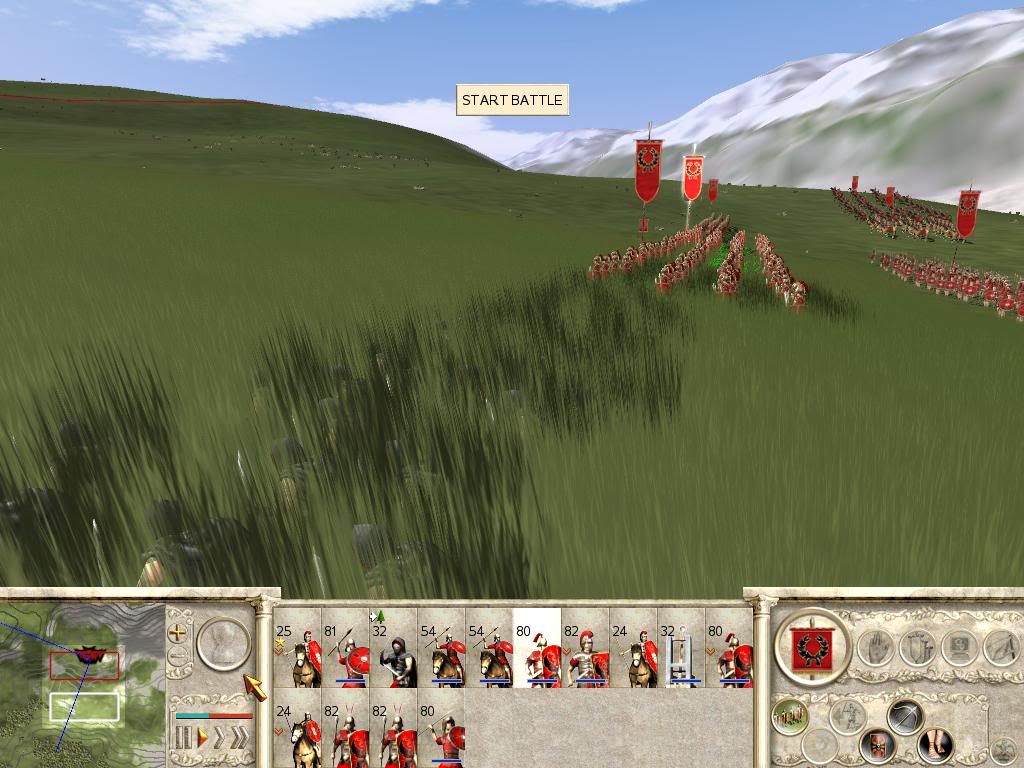Viewport: 1024px width, 768px height.
Task: Click the highlighted 80-man unit card
Action: [x=537, y=648]
